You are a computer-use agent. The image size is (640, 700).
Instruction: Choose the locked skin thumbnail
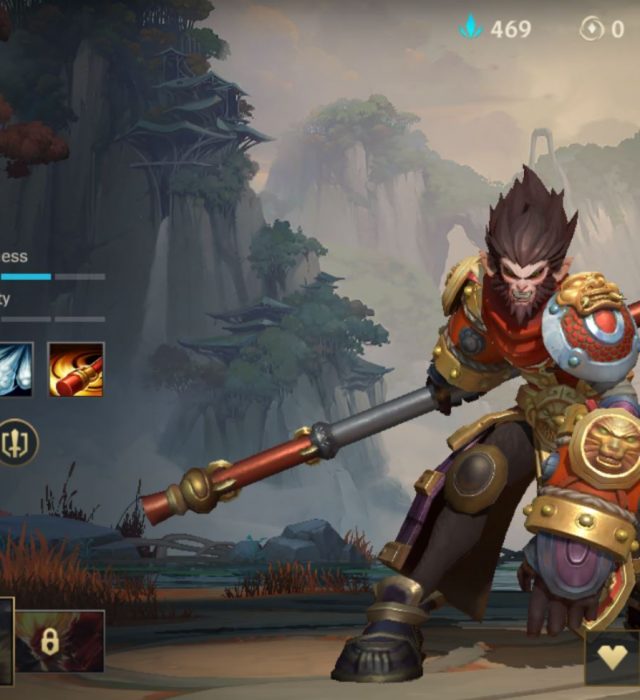pos(60,641)
